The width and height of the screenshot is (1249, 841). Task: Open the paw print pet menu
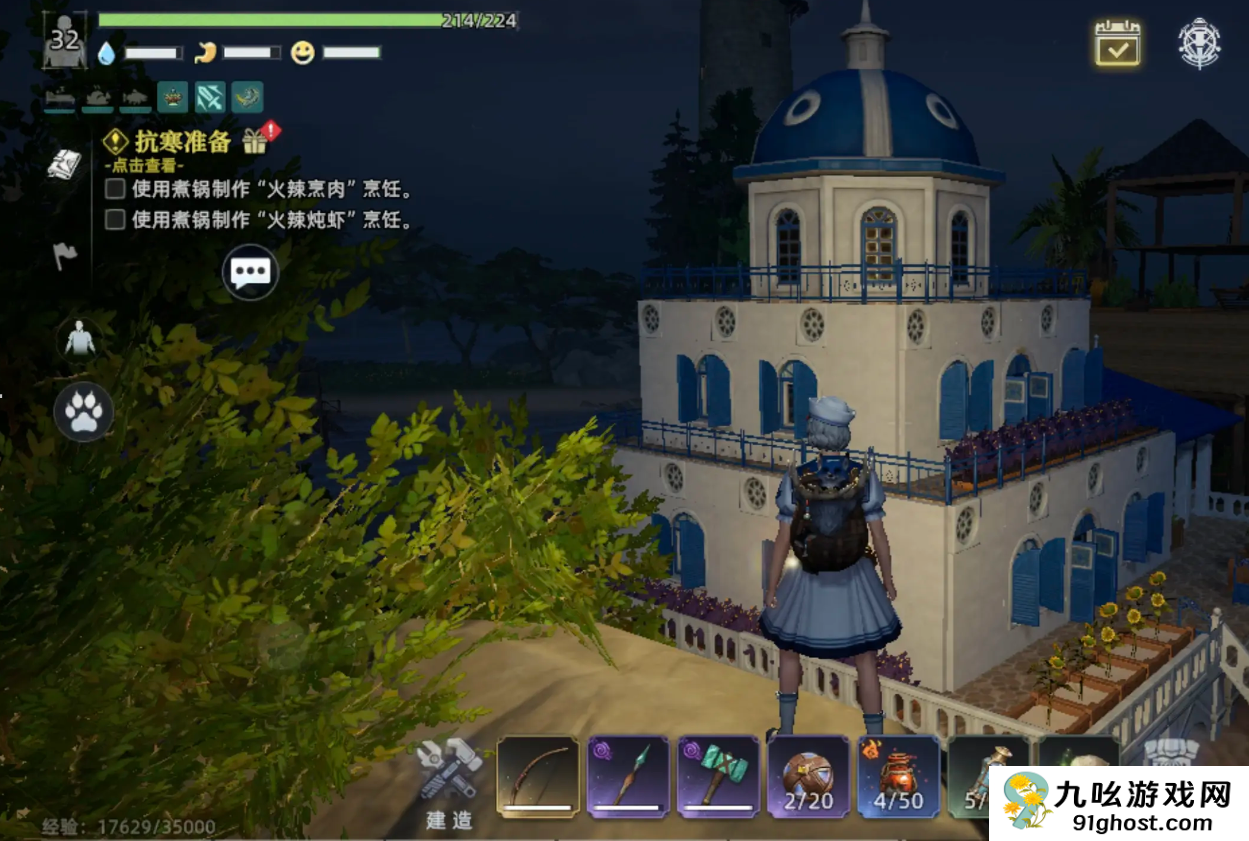pos(83,411)
